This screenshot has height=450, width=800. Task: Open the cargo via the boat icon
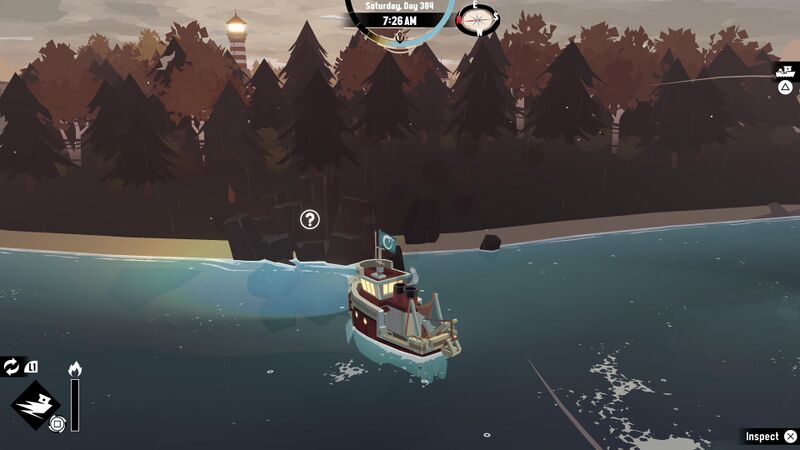point(786,71)
